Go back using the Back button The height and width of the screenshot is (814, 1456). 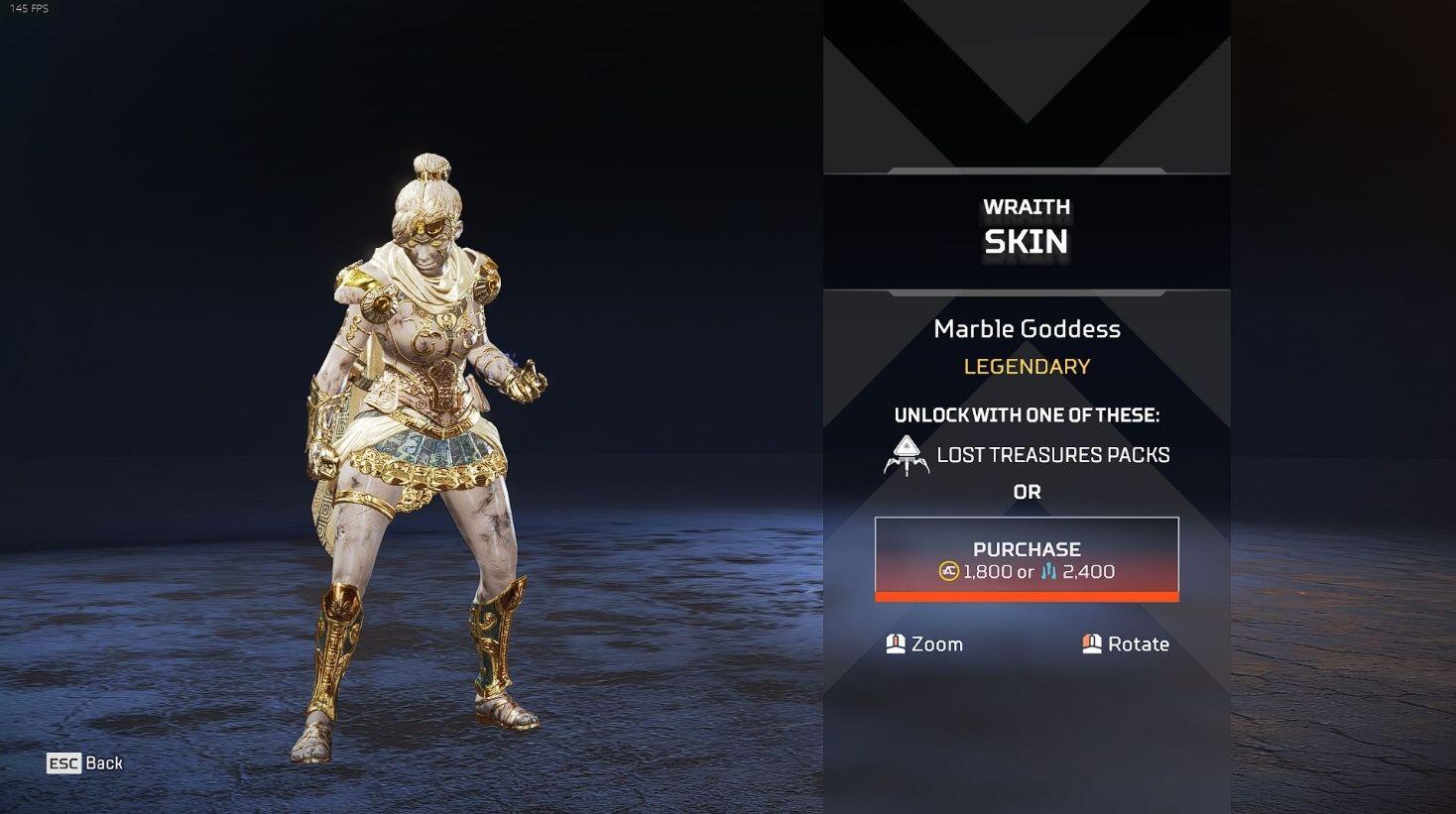coord(86,762)
